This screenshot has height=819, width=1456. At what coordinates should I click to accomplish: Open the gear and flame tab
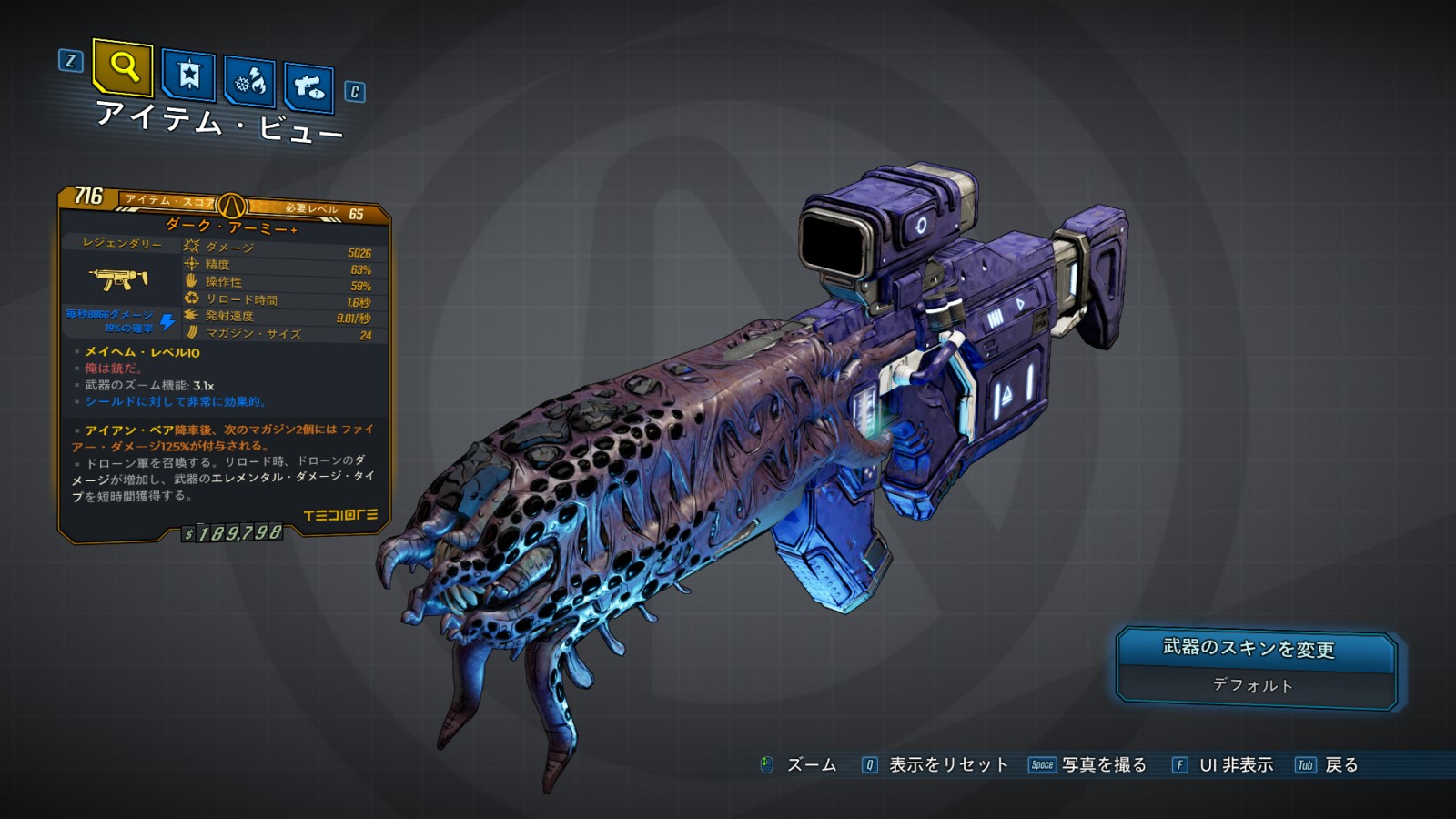tap(249, 82)
